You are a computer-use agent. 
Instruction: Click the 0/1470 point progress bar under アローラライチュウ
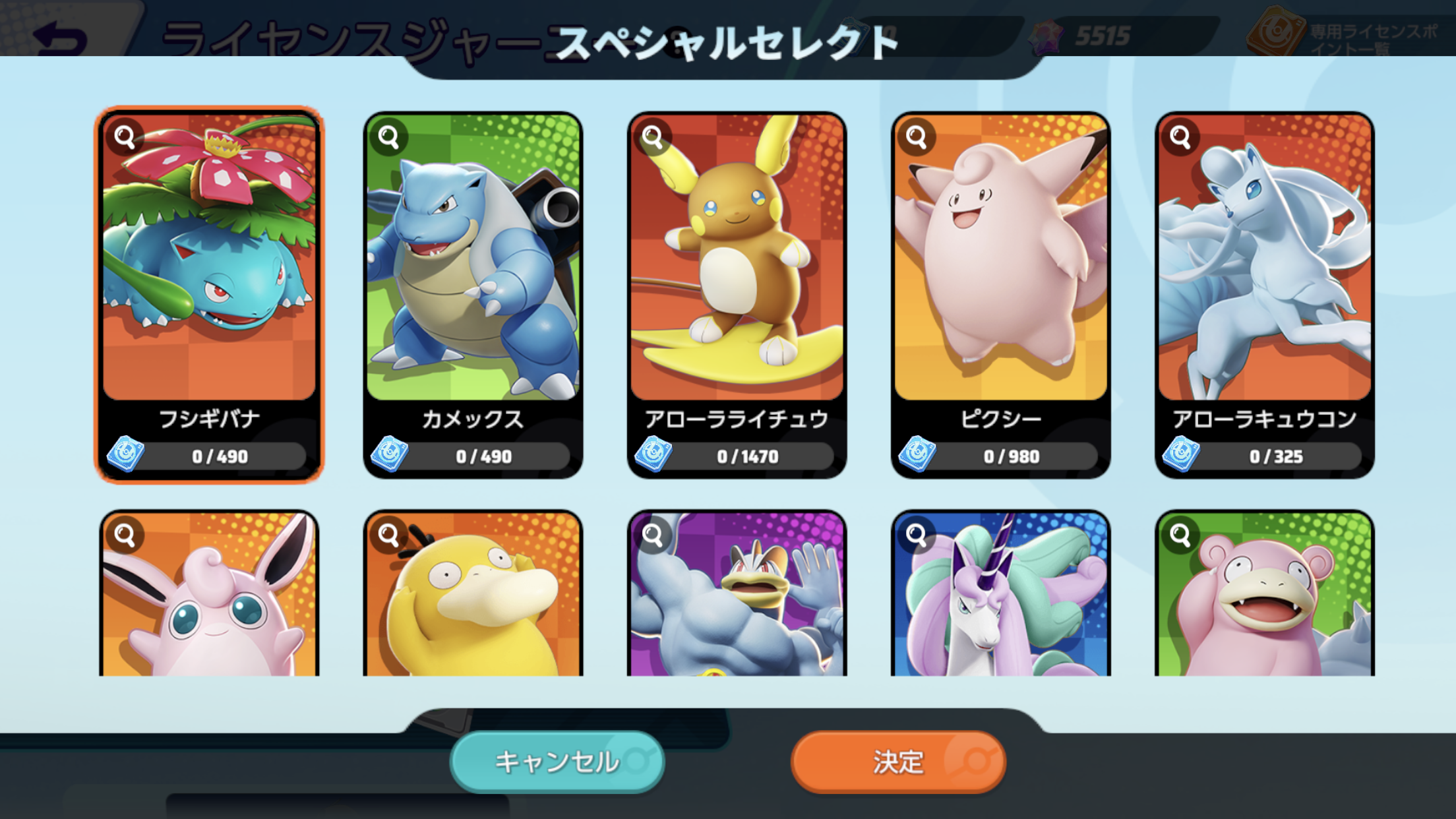tap(749, 455)
